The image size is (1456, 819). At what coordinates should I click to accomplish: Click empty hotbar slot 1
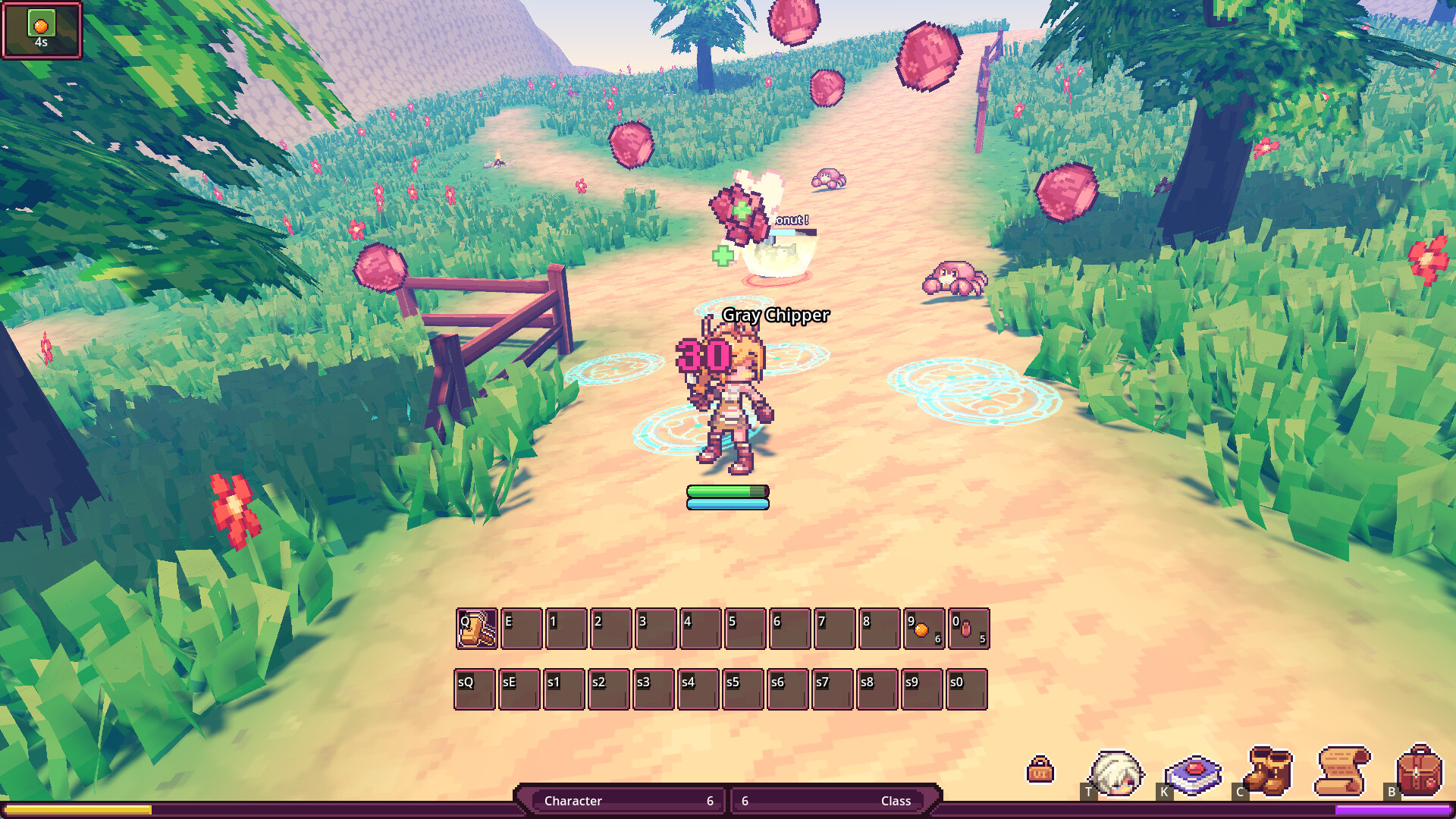coord(565,628)
